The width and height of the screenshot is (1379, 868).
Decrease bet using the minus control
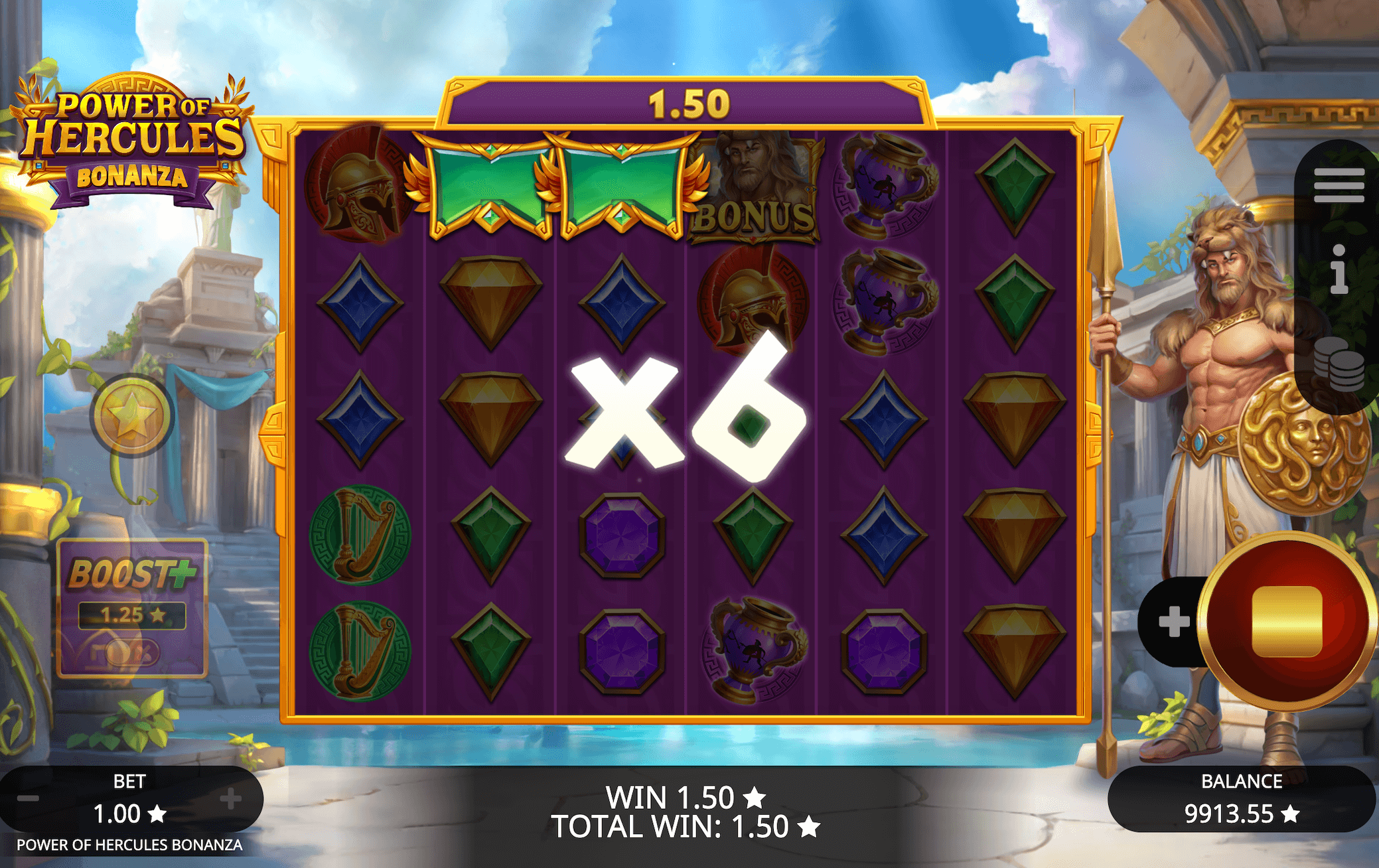click(27, 798)
